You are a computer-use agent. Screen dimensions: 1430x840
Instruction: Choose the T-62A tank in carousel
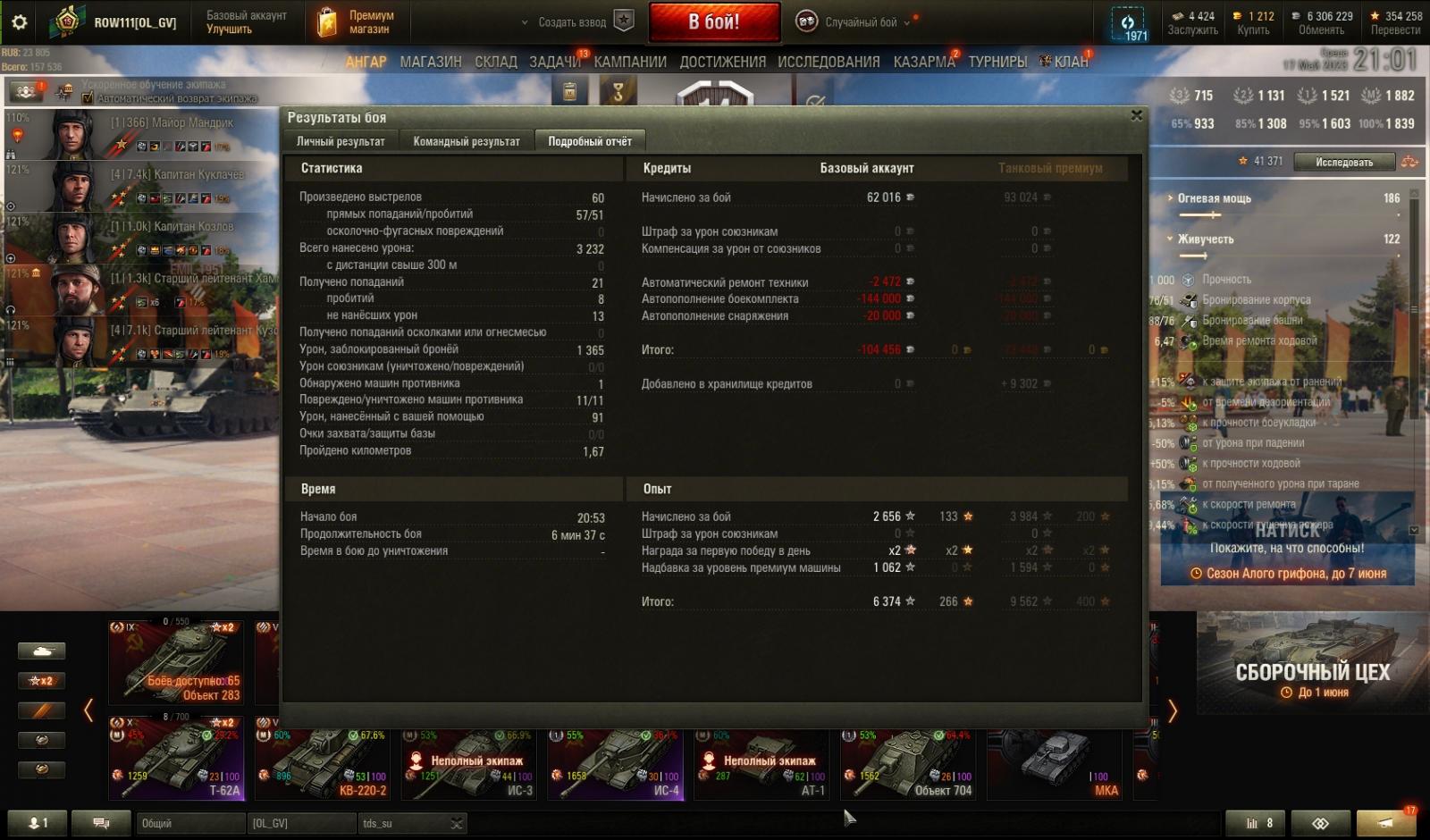click(176, 757)
